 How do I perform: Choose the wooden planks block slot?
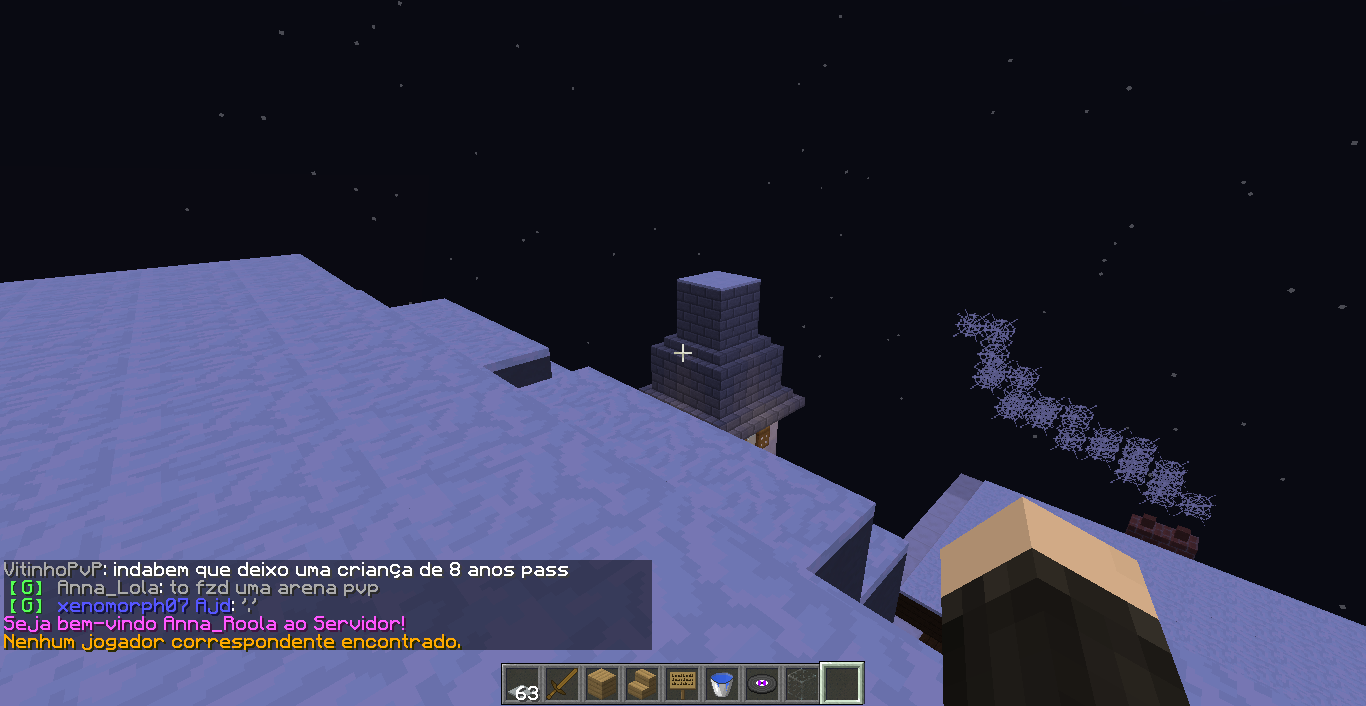click(602, 684)
